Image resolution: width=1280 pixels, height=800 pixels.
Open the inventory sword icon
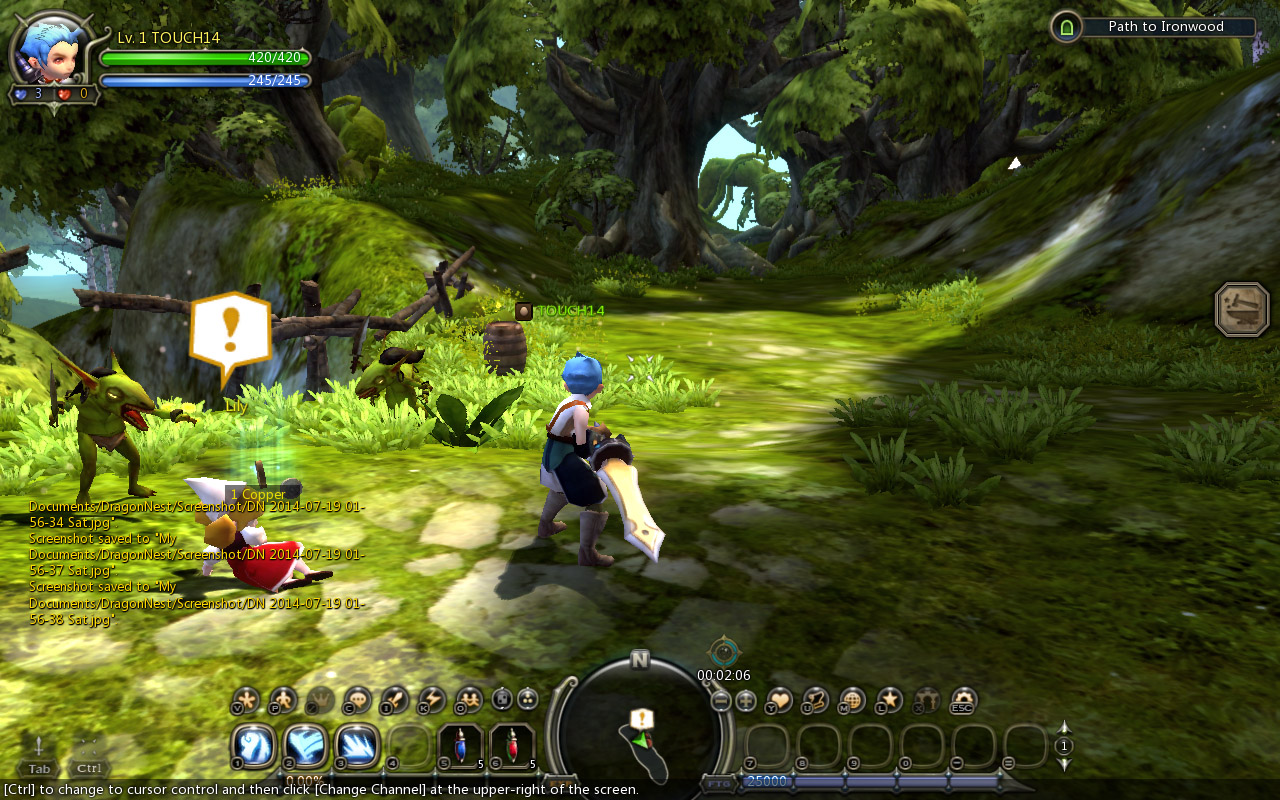tap(394, 700)
